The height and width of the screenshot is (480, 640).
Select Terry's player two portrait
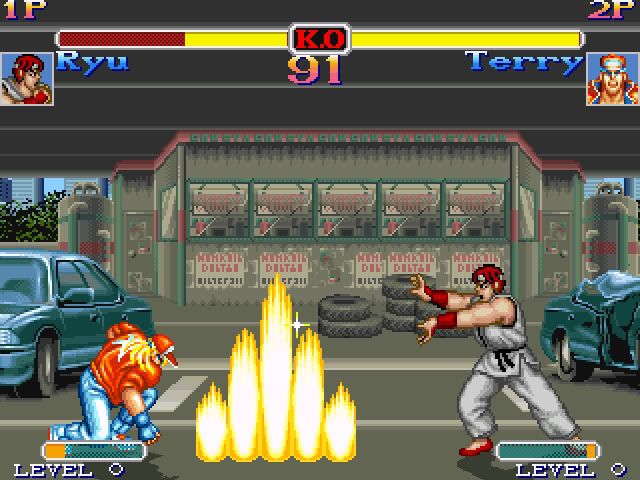pos(612,79)
